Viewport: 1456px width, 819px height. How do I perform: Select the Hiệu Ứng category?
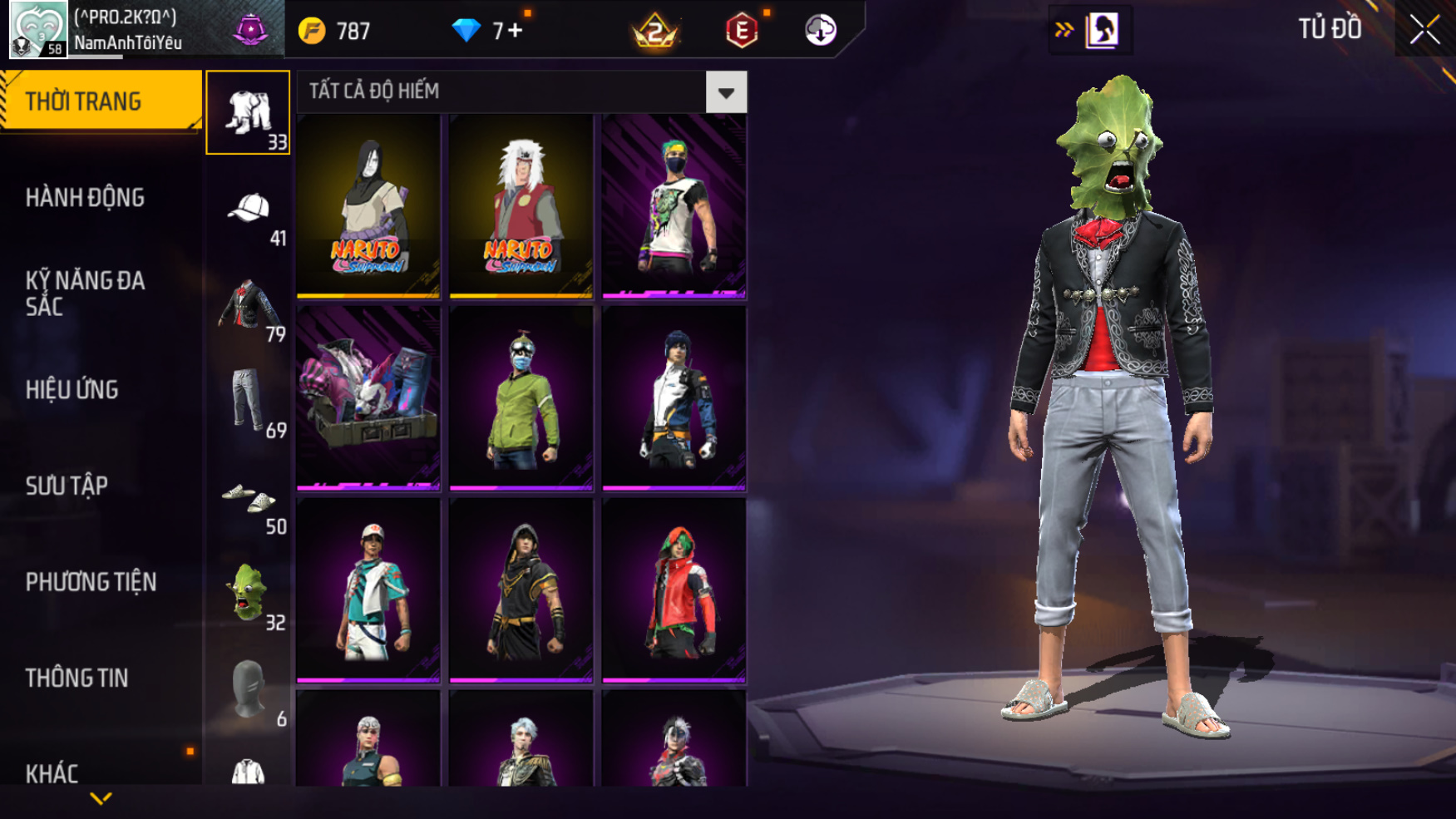pos(72,390)
